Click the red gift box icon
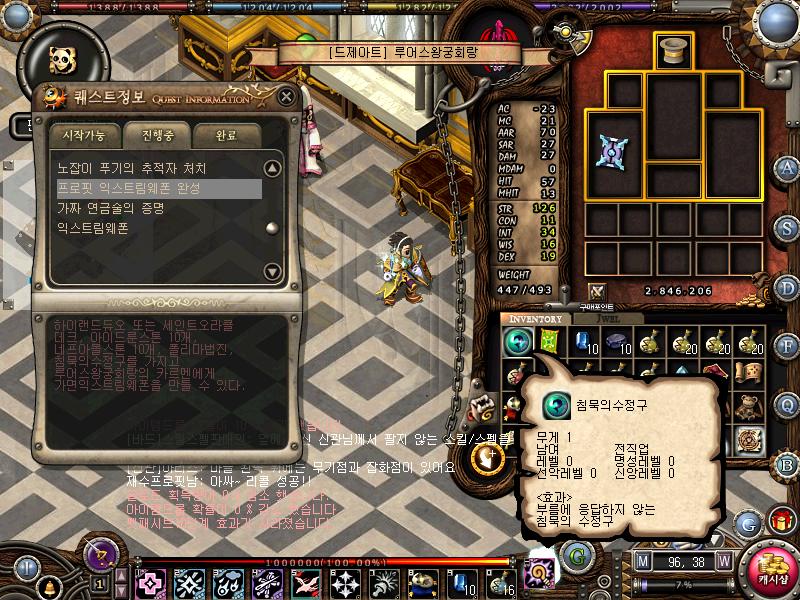This screenshot has width=800, height=600. coord(778,521)
